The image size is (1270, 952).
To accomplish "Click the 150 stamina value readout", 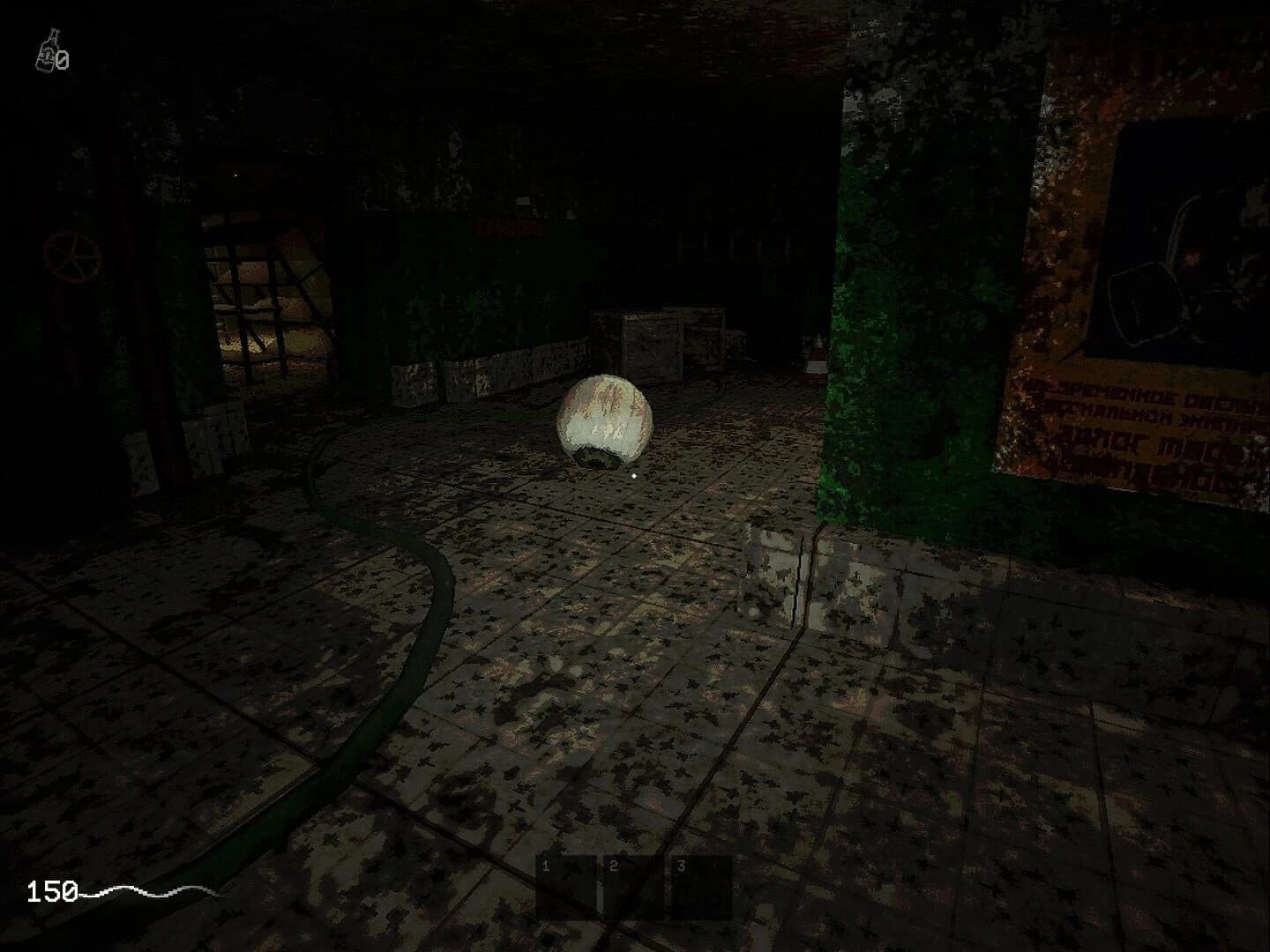I will coord(53,892).
